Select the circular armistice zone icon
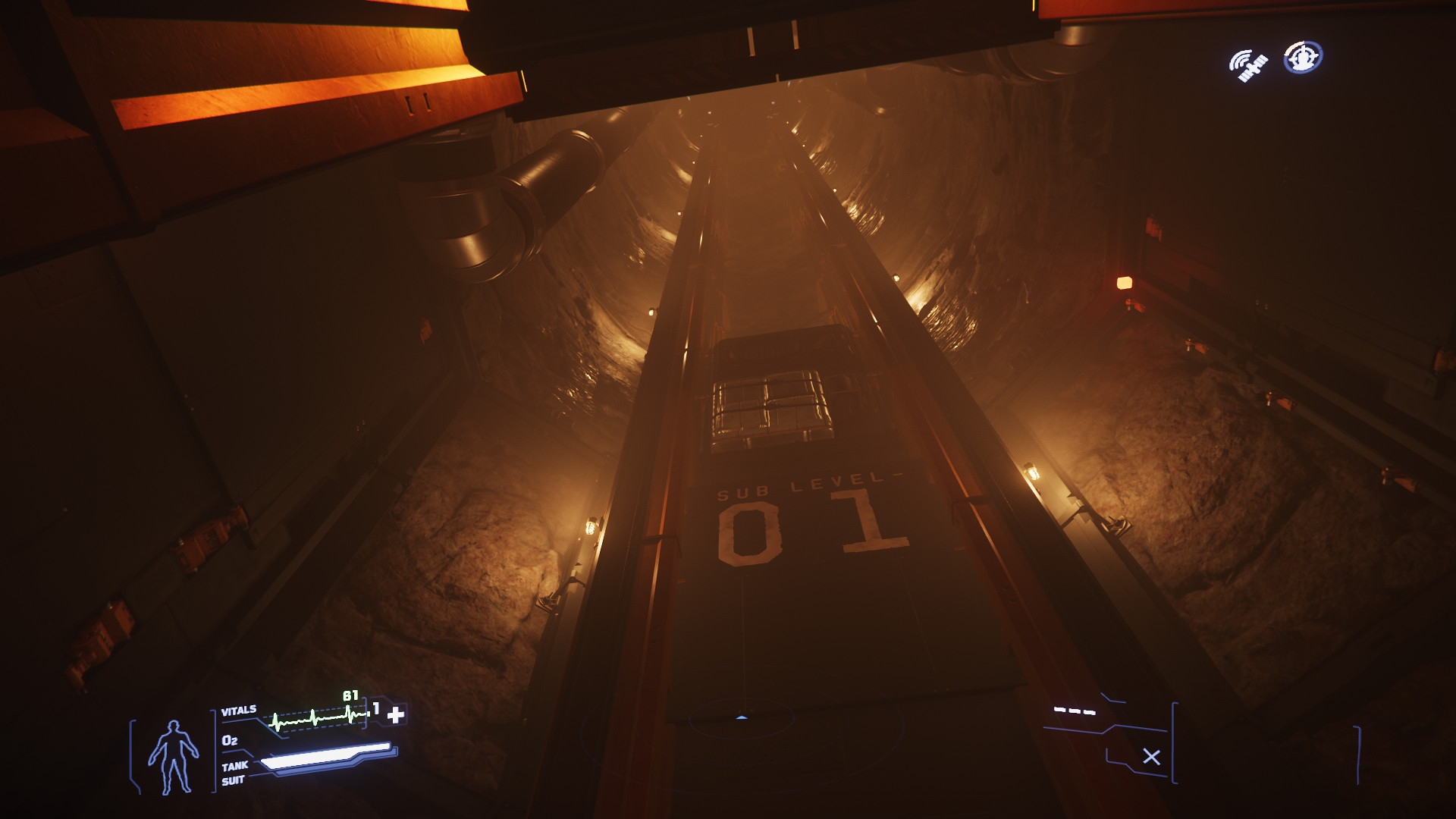This screenshot has width=1456, height=819. 1303,58
